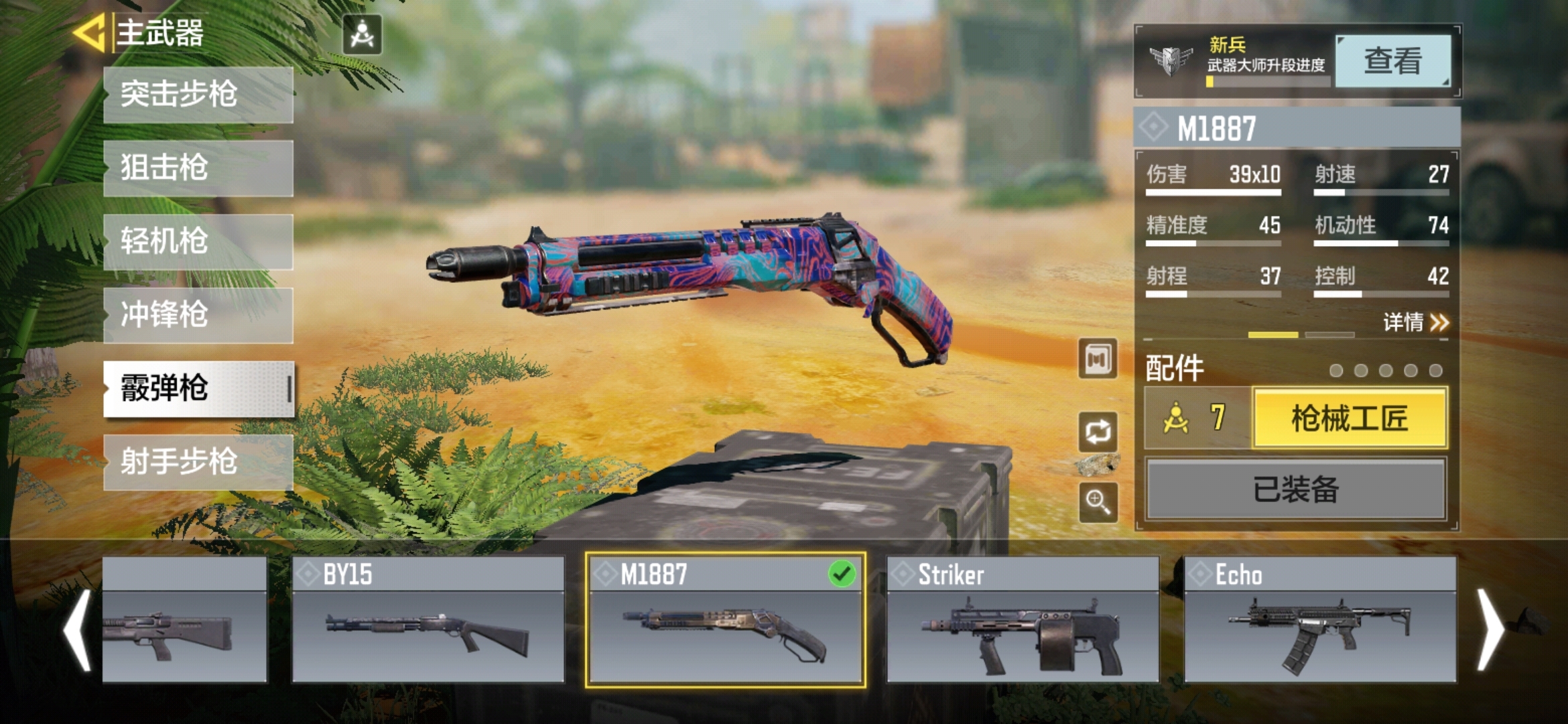Screen dimensions: 1568x724
Task: Open 详情 weapon stat details
Action: (x=1415, y=322)
